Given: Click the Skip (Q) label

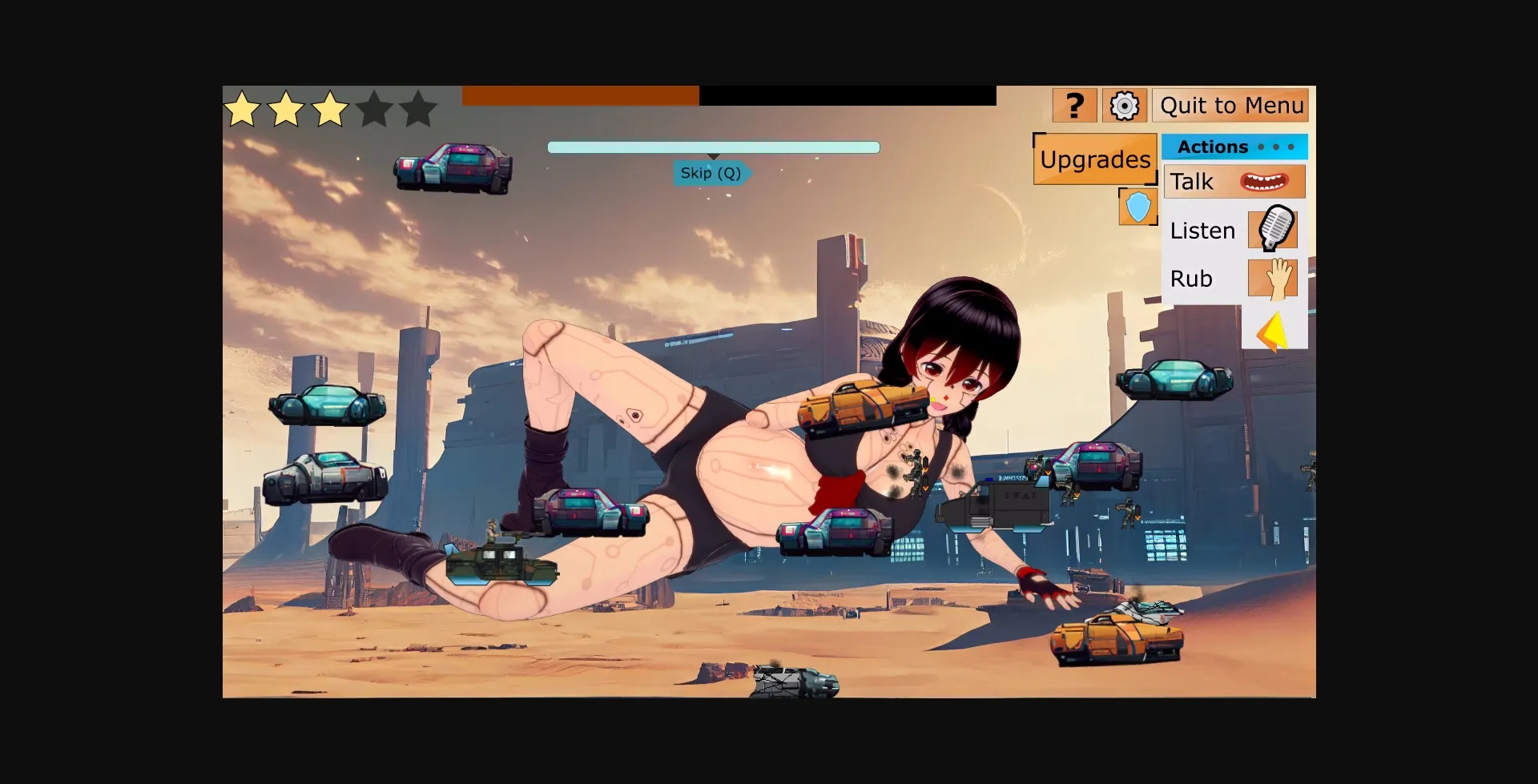Looking at the screenshot, I should point(710,173).
